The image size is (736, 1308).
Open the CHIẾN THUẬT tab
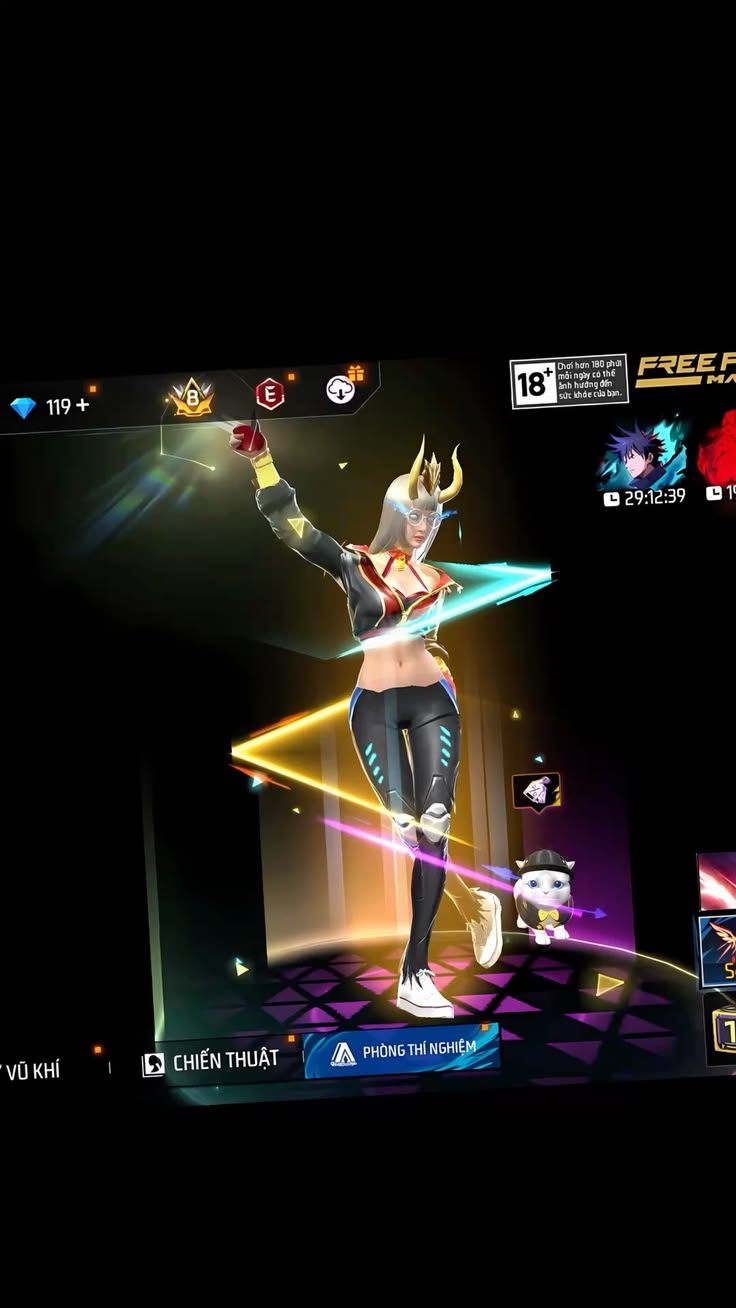[211, 1061]
